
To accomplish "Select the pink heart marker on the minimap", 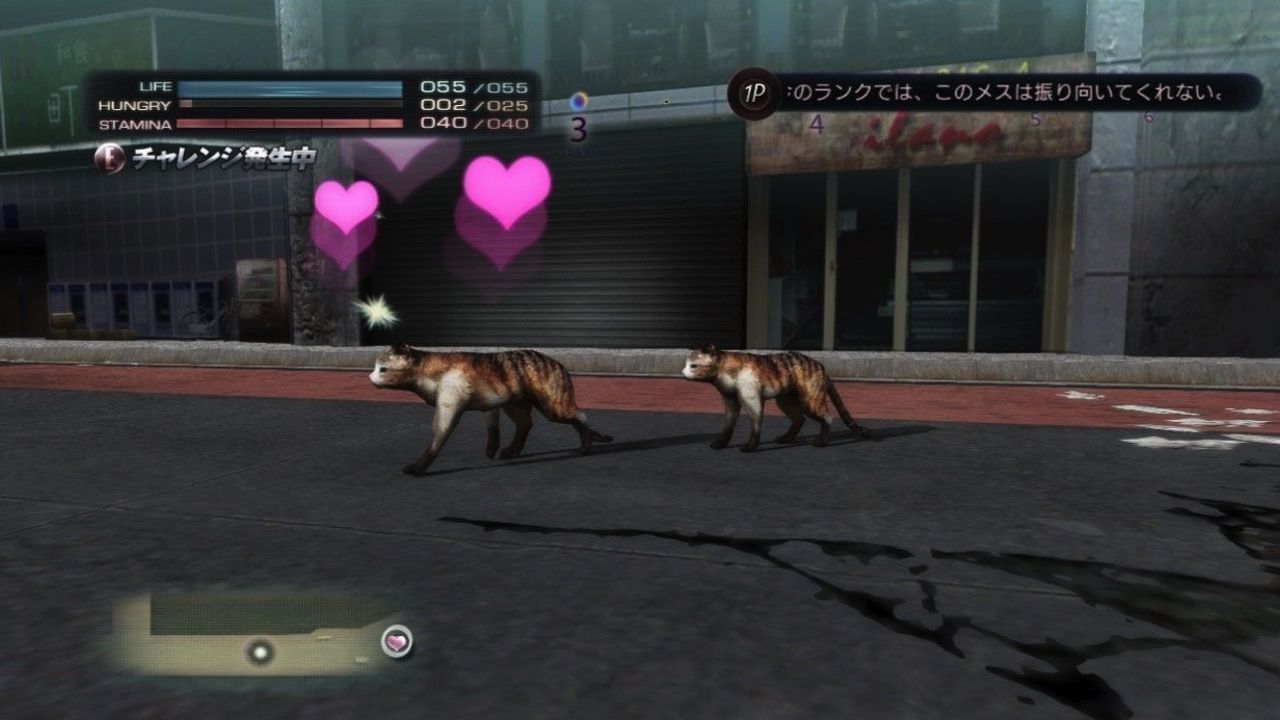I will click(397, 642).
